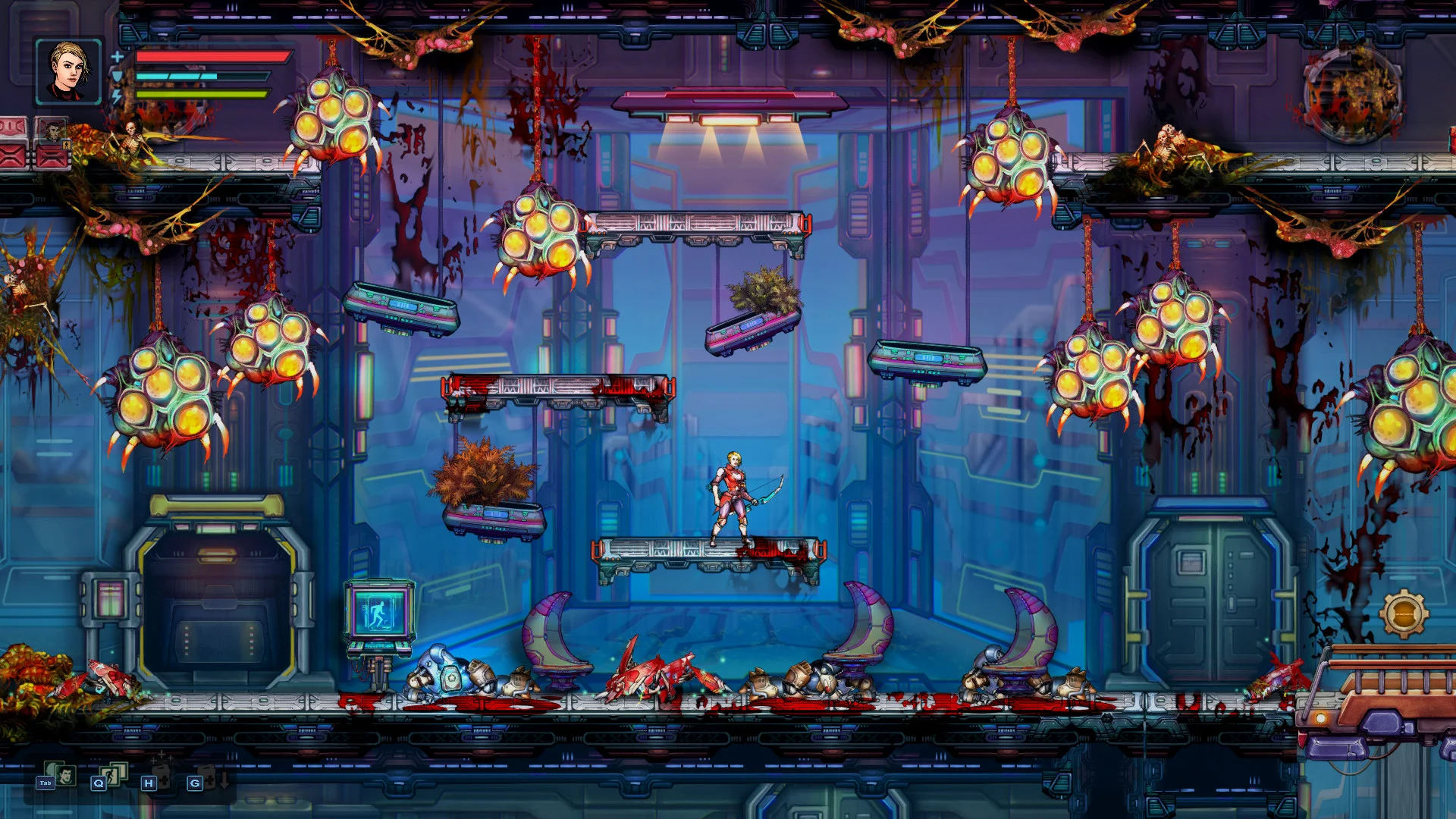This screenshot has width=1456, height=819.
Task: Open the companion's small portrait below the main one
Action: 52,133
